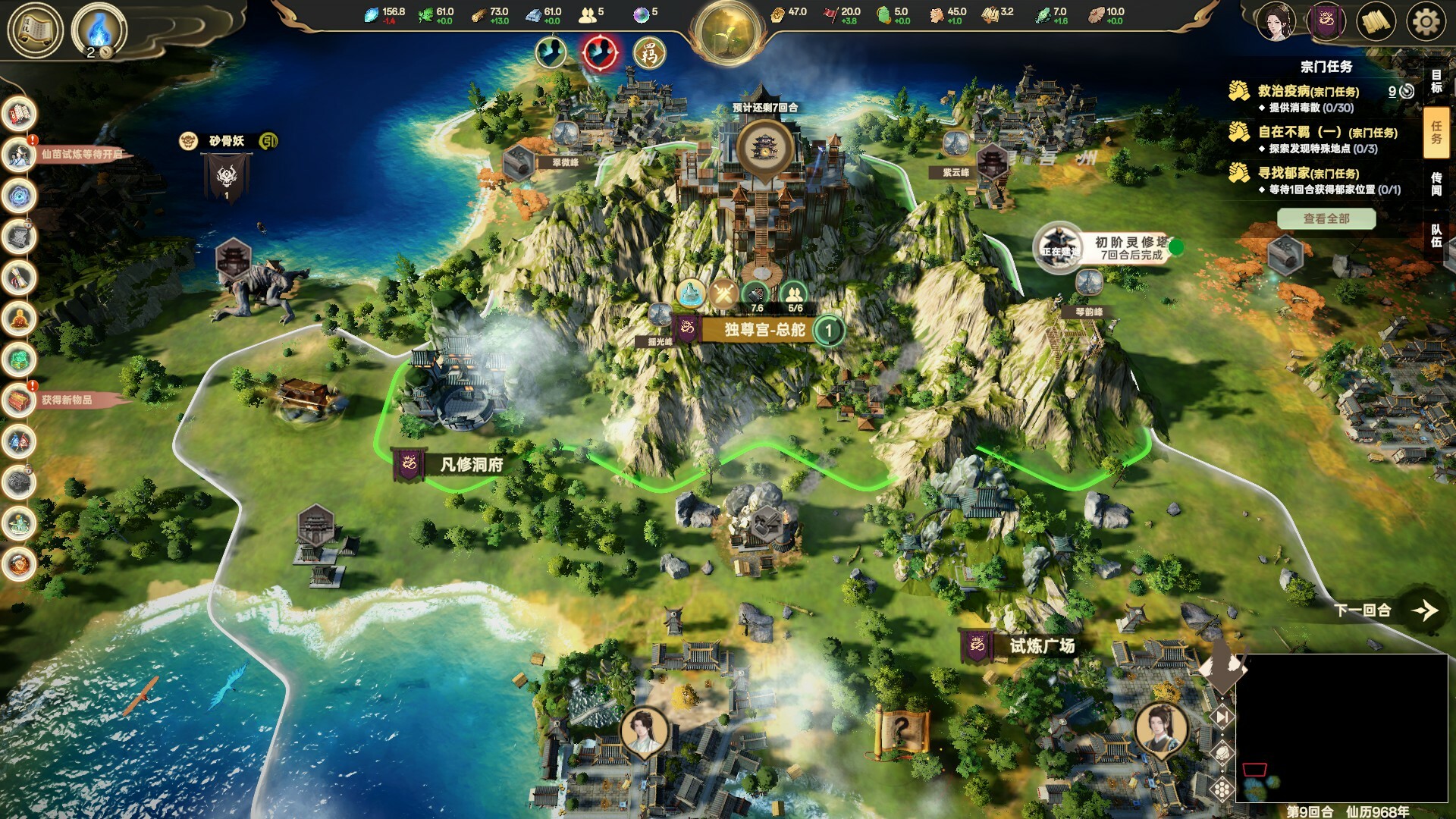Open the golden scrolls icon in top bar
The height and width of the screenshot is (819, 1456).
click(x=1376, y=22)
